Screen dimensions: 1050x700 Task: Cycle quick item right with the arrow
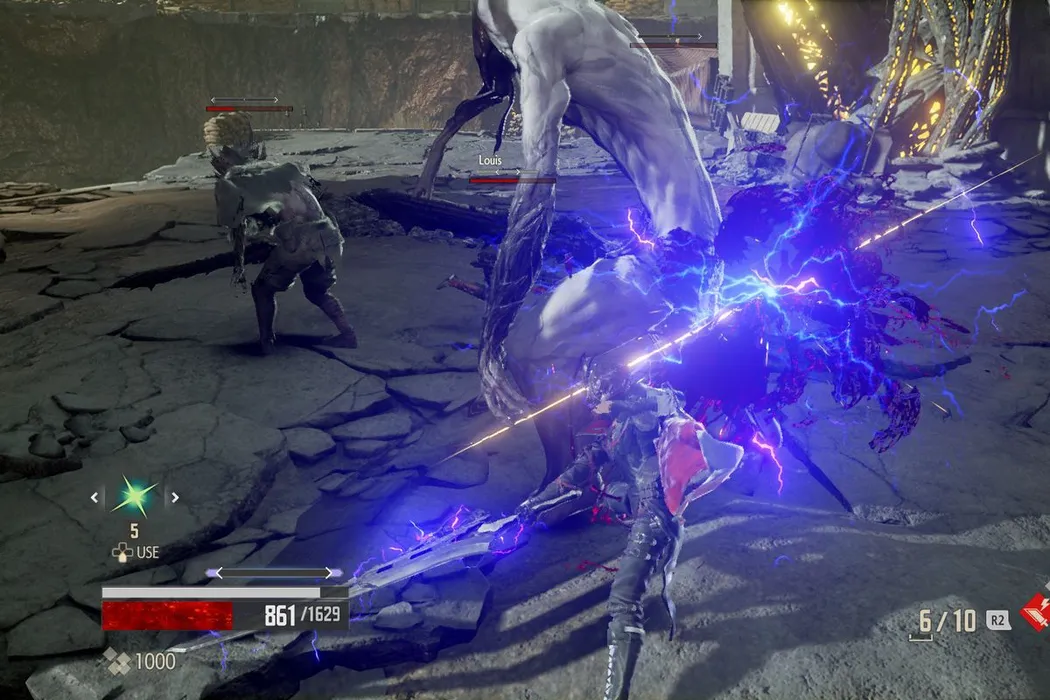click(173, 496)
